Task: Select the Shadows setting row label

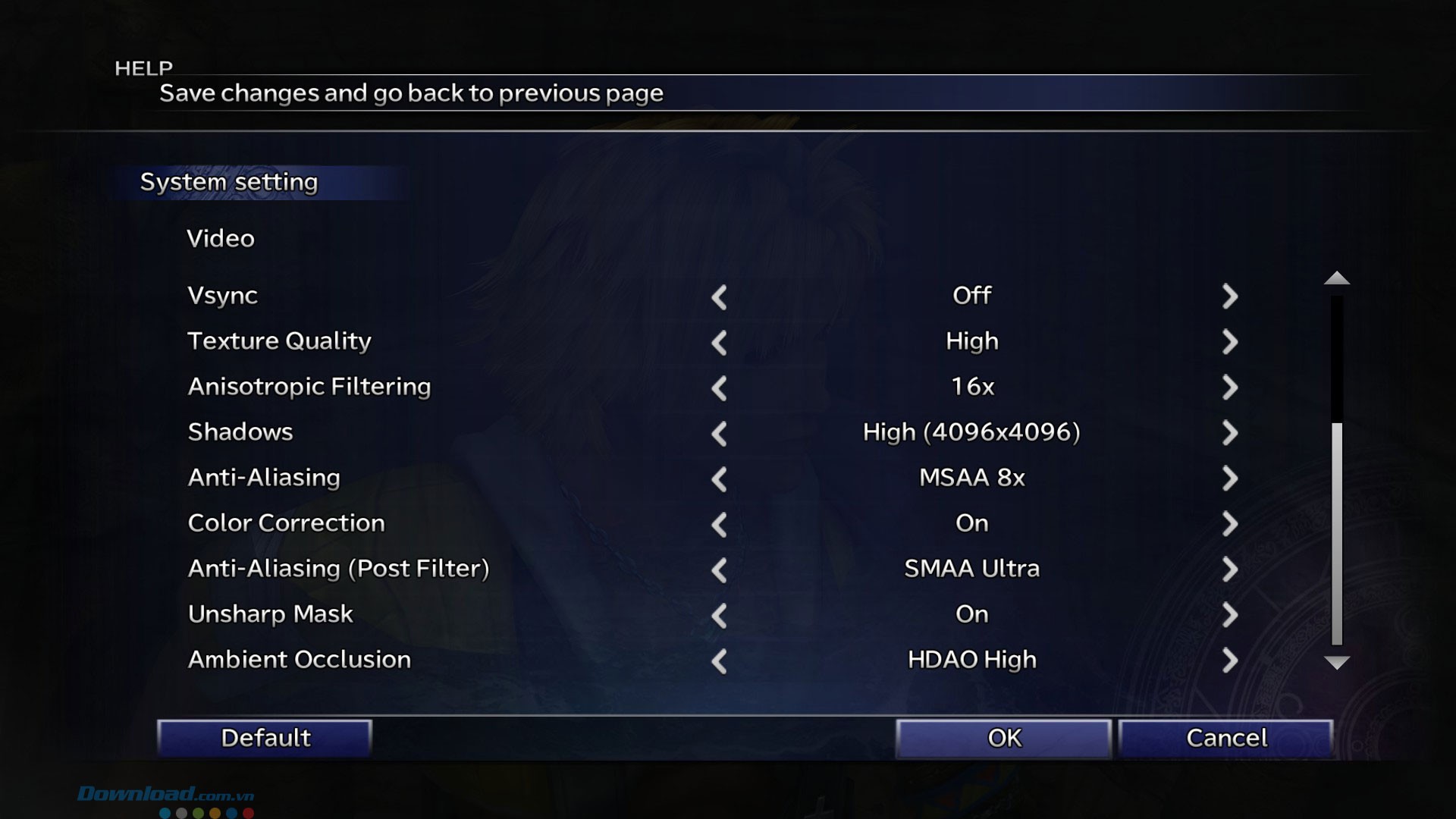Action: tap(240, 432)
